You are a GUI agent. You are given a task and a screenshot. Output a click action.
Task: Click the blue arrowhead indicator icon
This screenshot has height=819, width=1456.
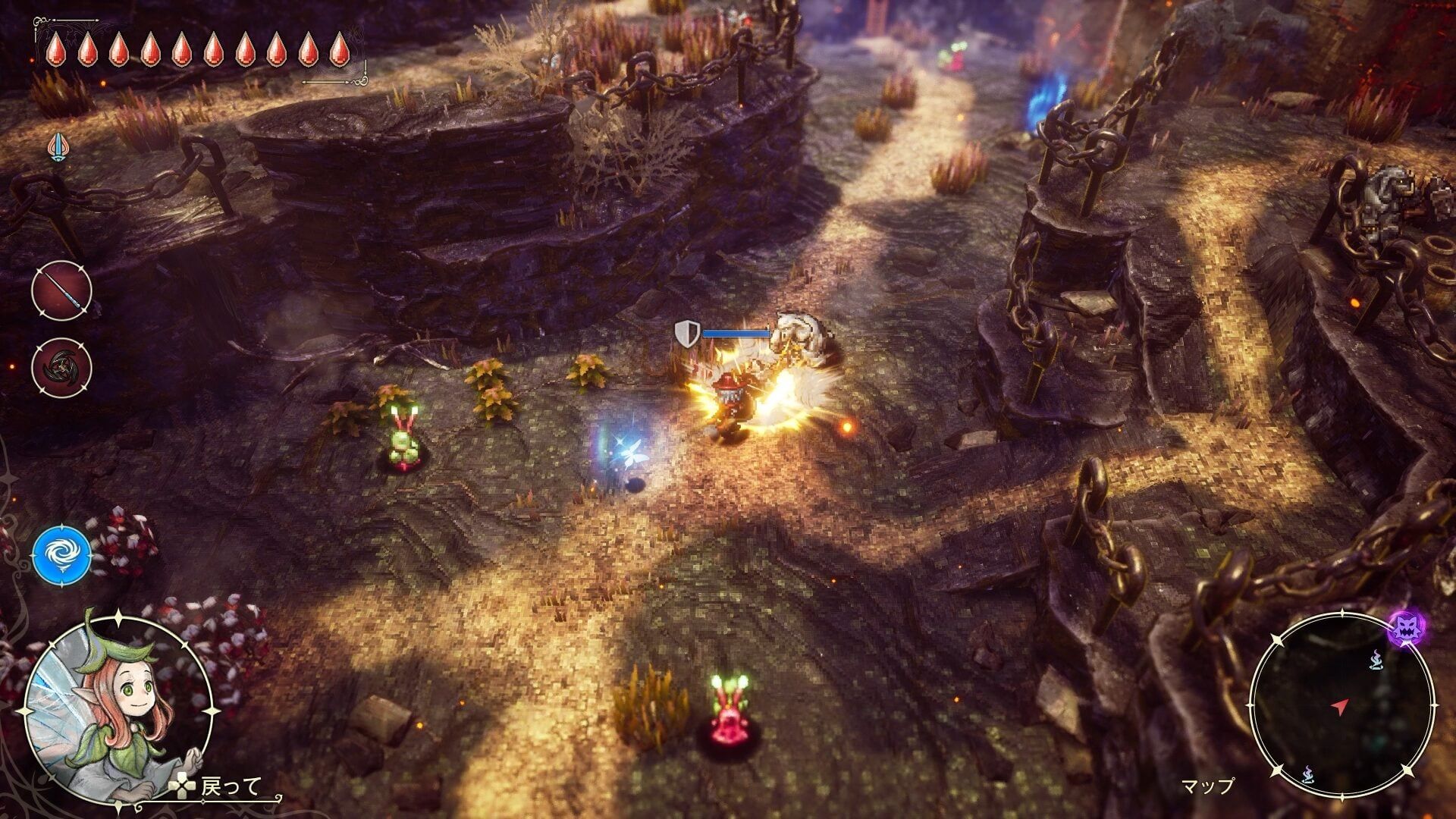pos(58,149)
